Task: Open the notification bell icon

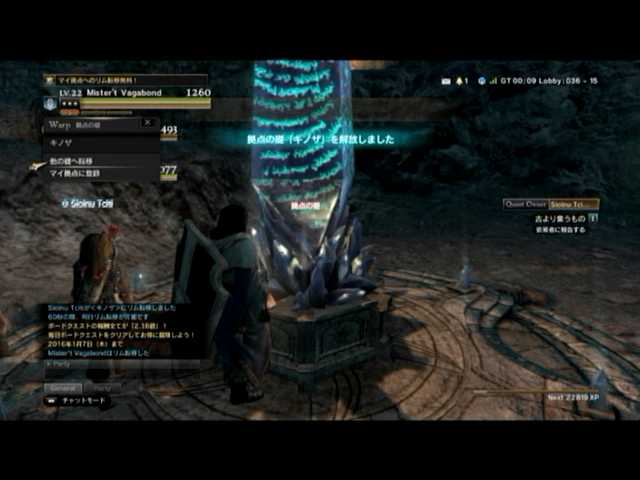Action: coord(461,80)
